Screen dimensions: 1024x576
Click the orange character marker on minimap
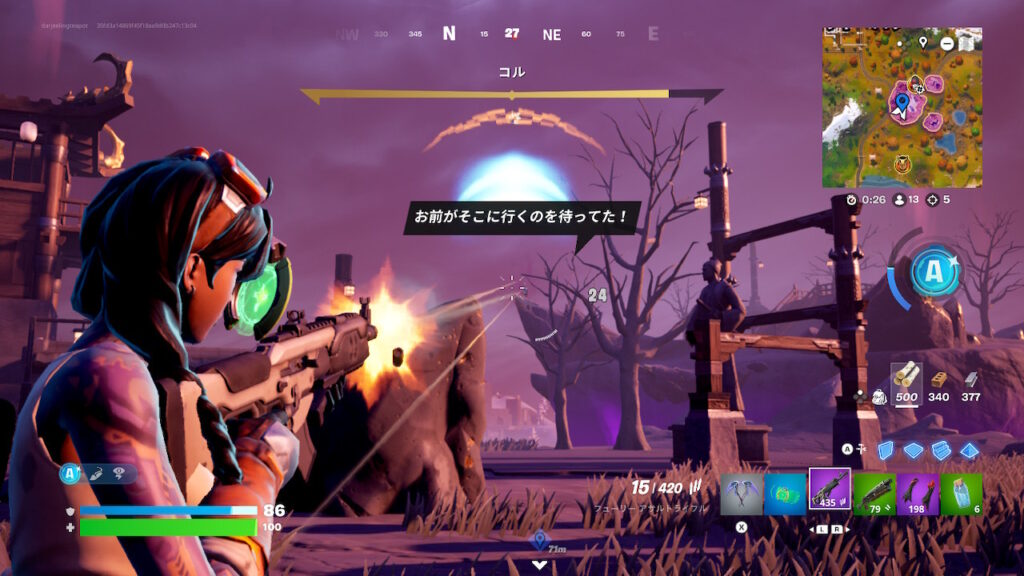coord(902,163)
